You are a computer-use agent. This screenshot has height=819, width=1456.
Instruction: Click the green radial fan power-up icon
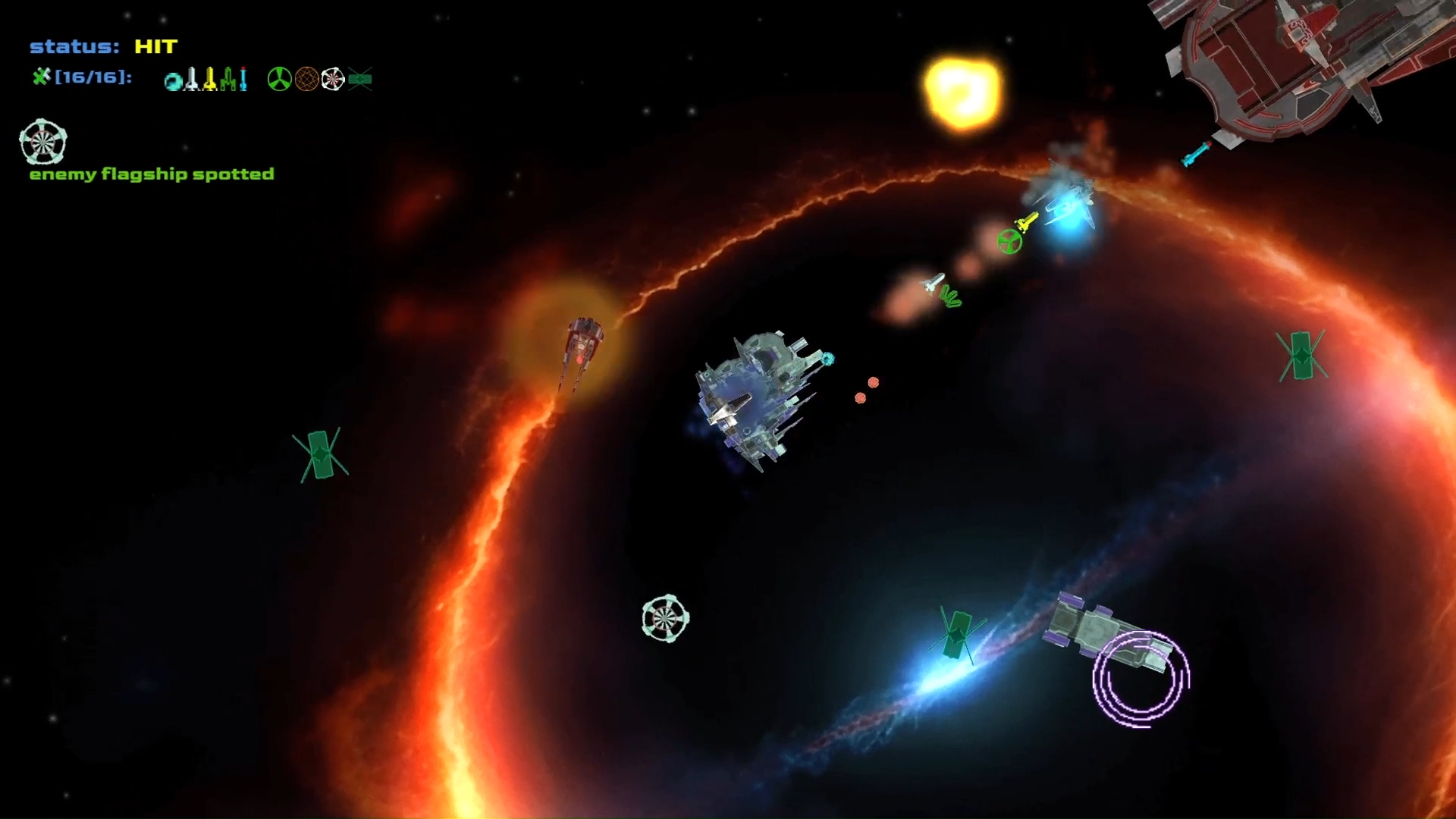pyautogui.click(x=281, y=78)
